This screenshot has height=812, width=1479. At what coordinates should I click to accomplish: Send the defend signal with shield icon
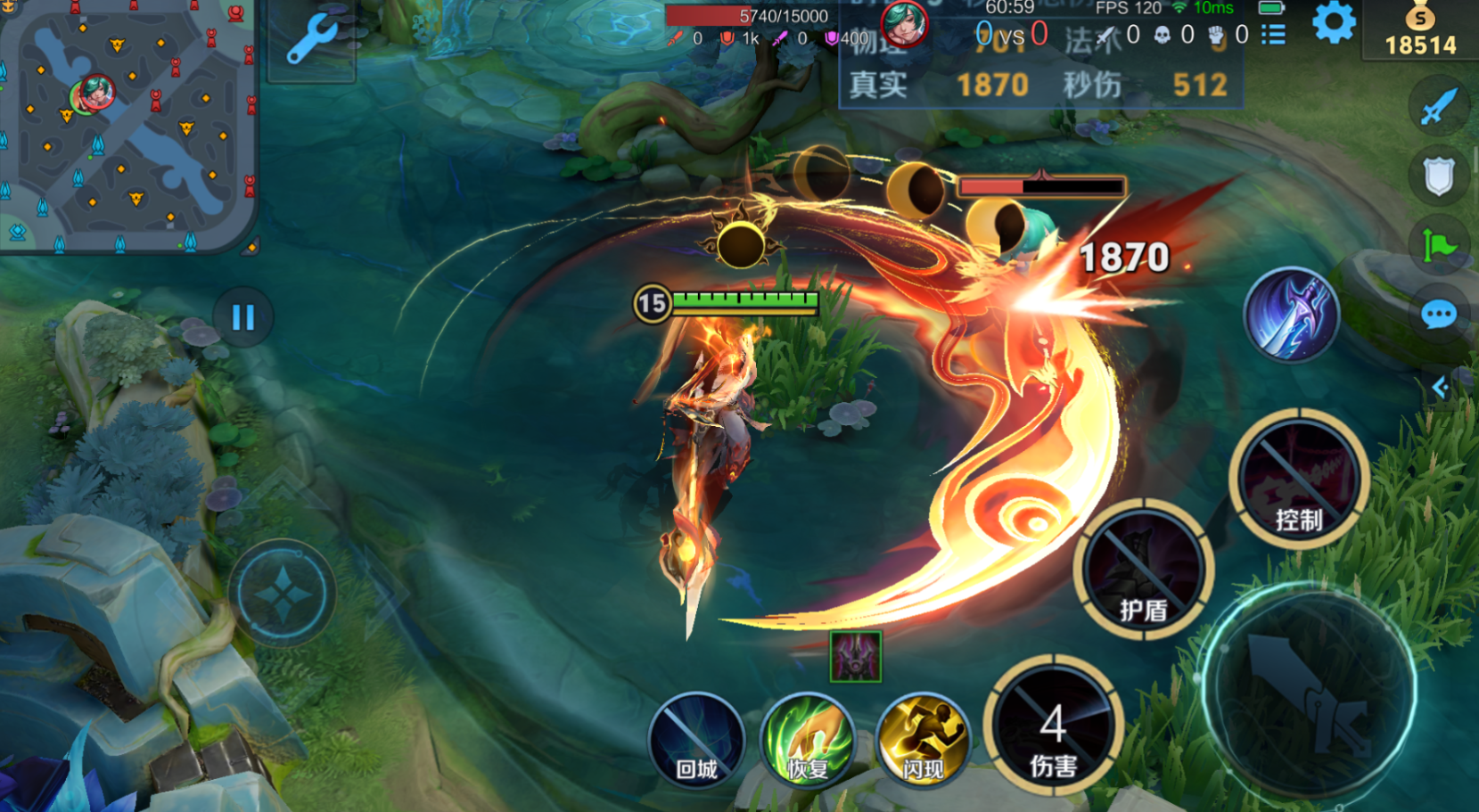(x=1439, y=176)
